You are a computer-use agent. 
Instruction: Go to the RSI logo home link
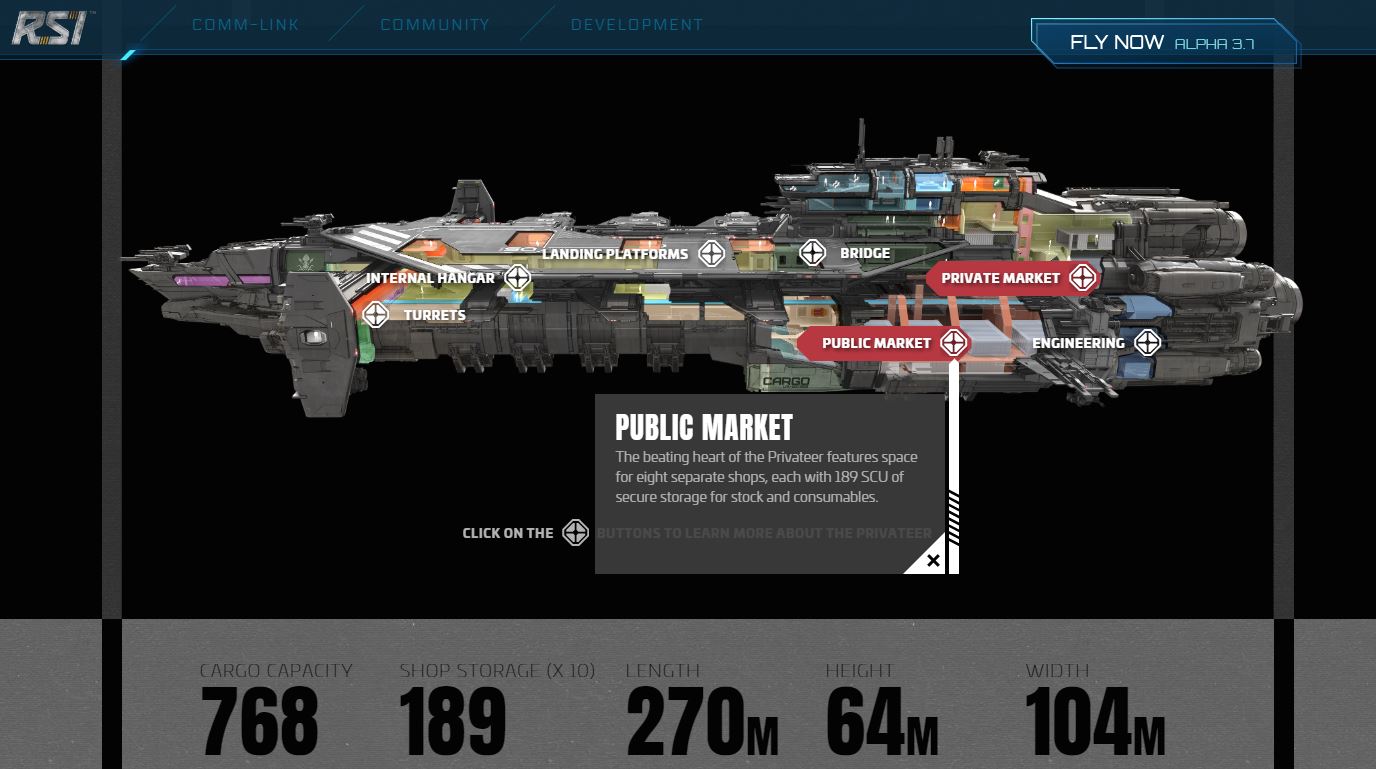point(49,27)
